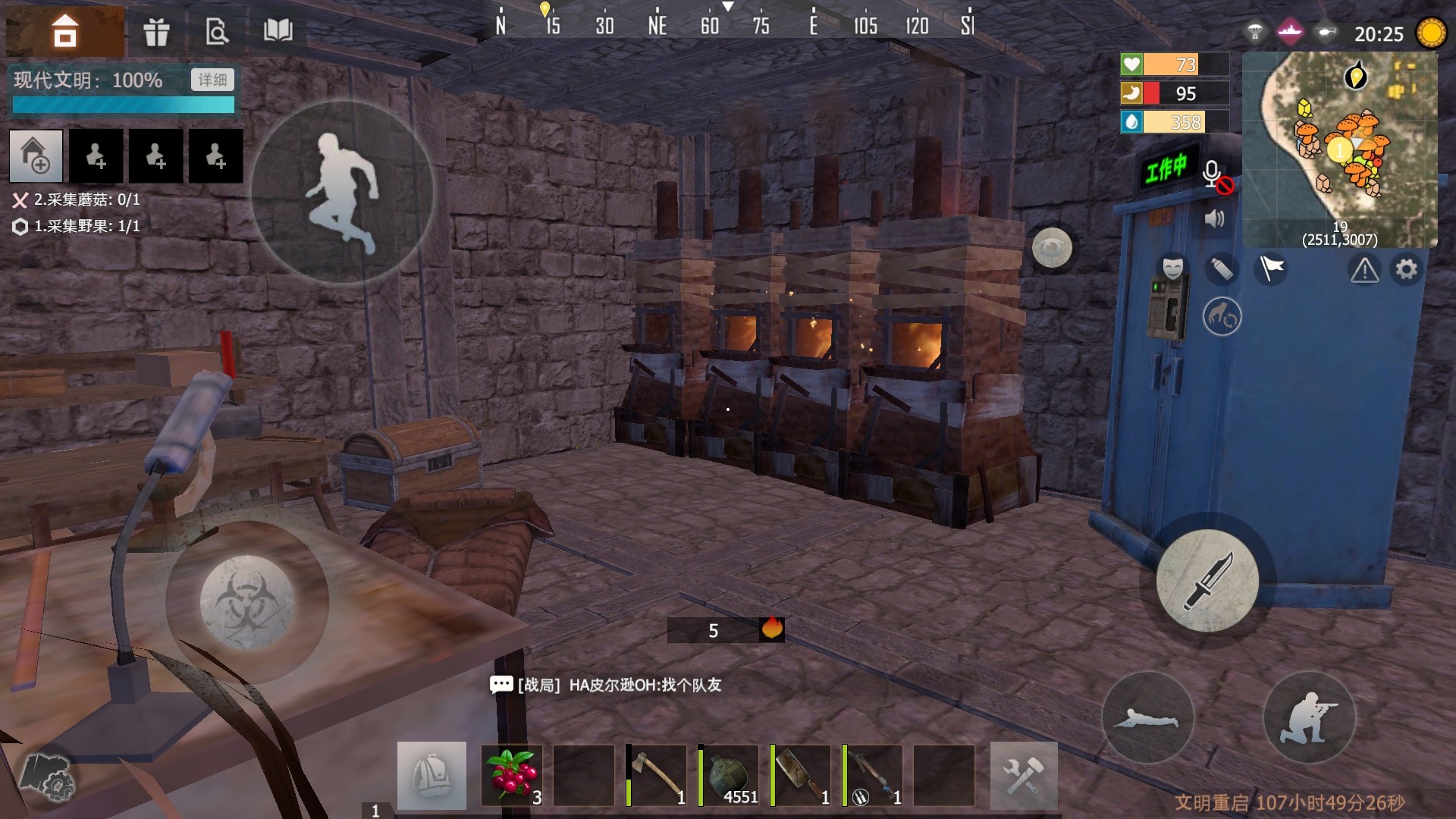This screenshot has height=819, width=1456.
Task: Open the home base button
Action: (65, 32)
